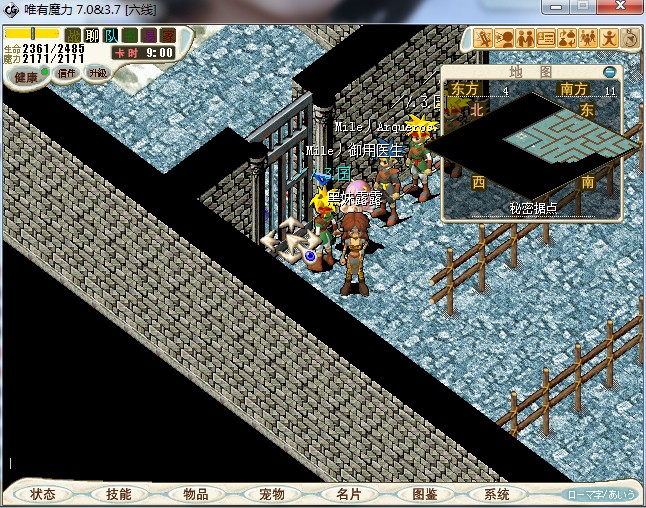Open the 系统 system menu
Viewport: 646px width, 508px height.
tap(497, 494)
